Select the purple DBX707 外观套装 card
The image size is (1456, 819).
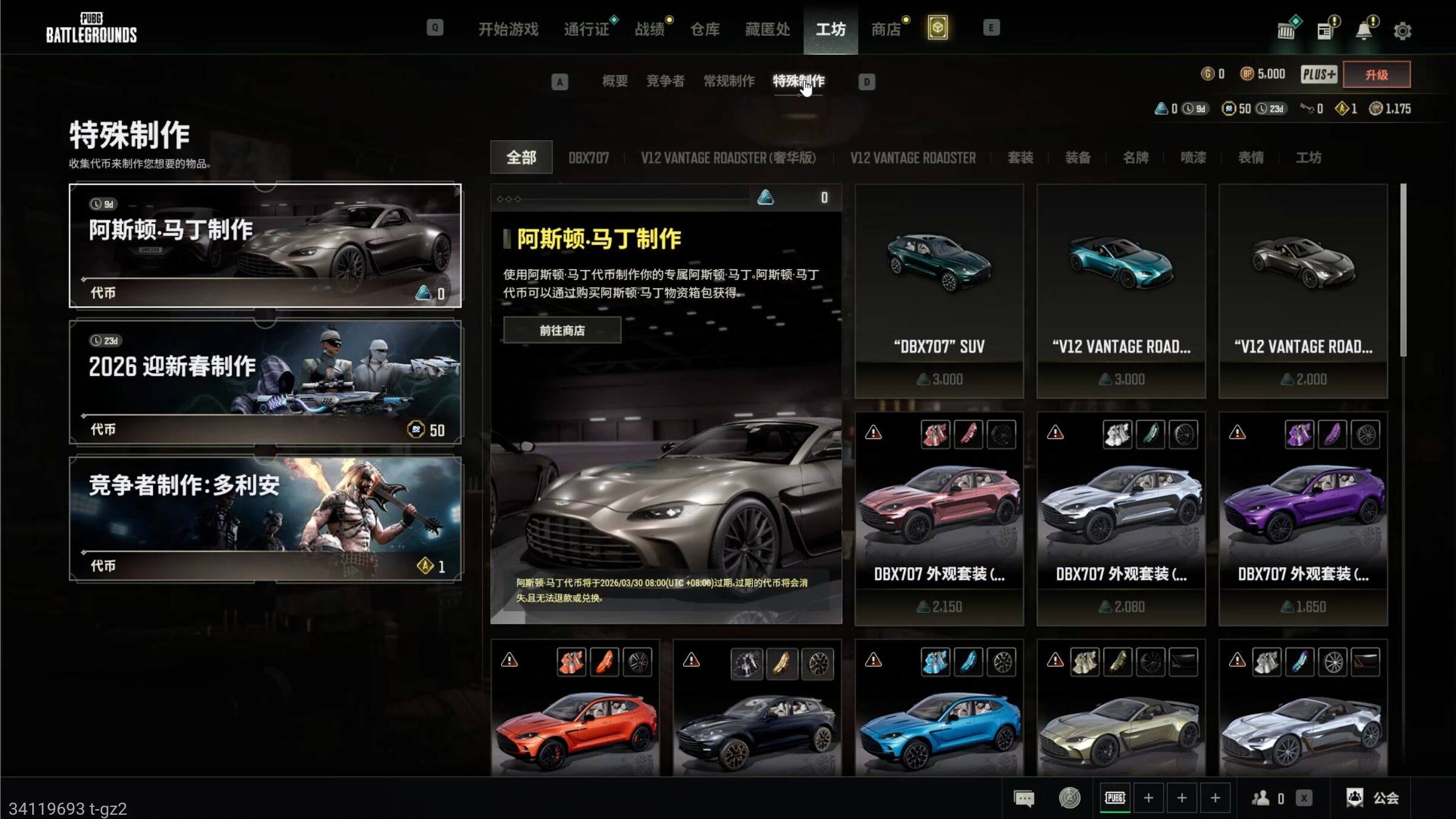pyautogui.click(x=1303, y=519)
